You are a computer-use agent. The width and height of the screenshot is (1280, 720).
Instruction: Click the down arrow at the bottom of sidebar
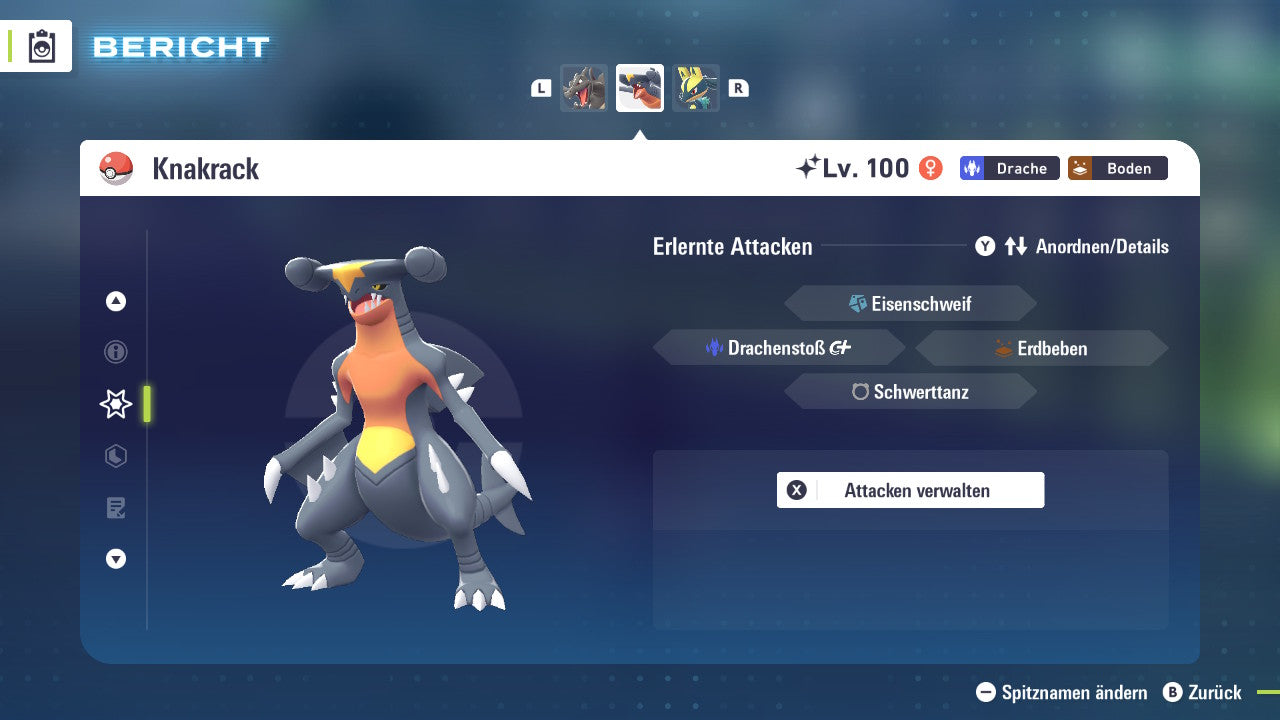[x=115, y=559]
